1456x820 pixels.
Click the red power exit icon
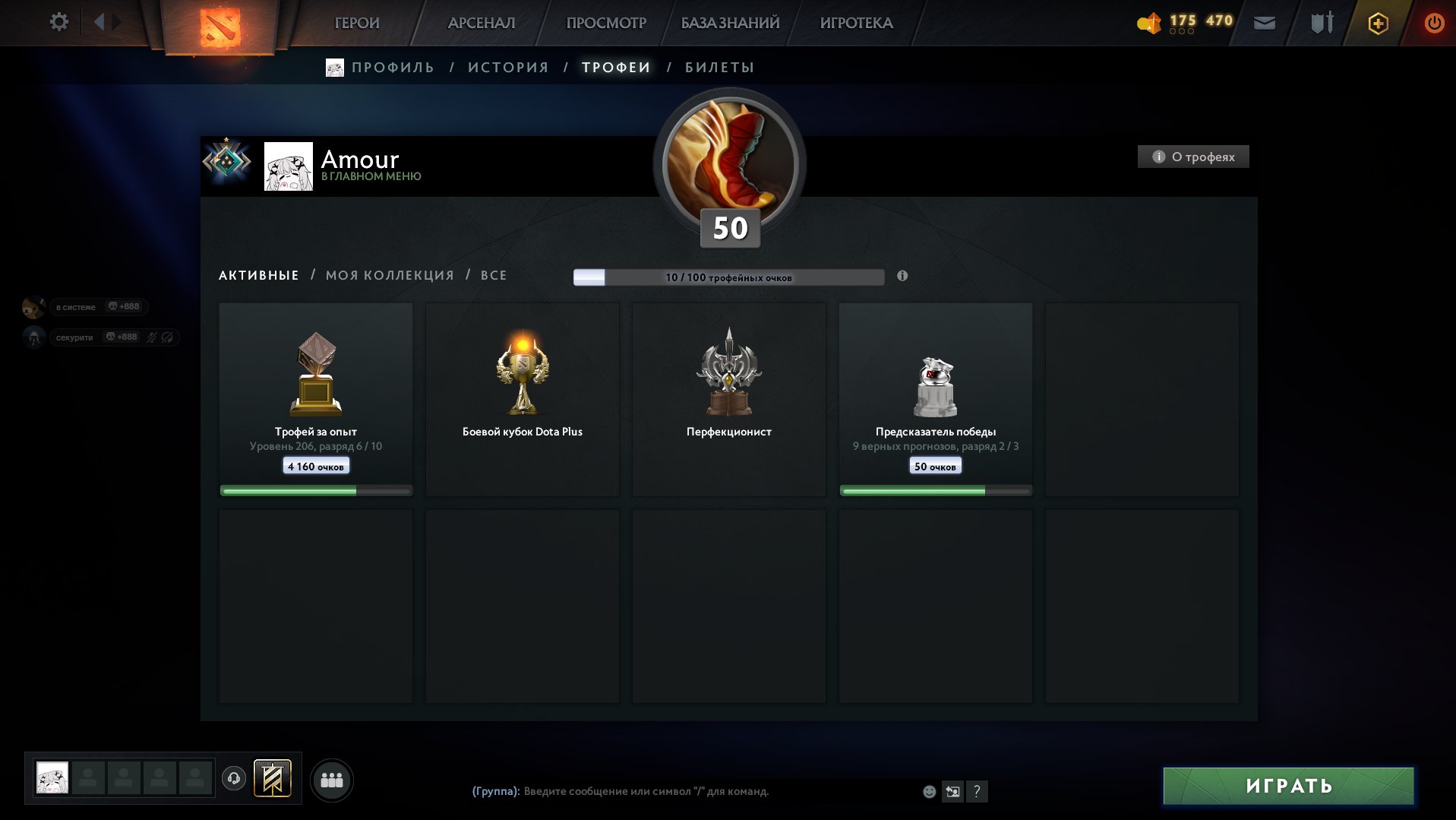point(1432,23)
